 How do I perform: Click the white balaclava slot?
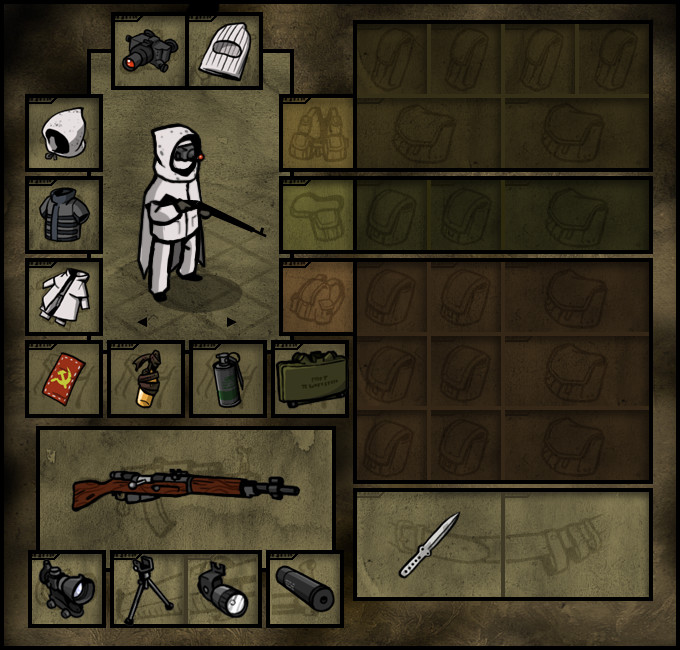[x=224, y=51]
